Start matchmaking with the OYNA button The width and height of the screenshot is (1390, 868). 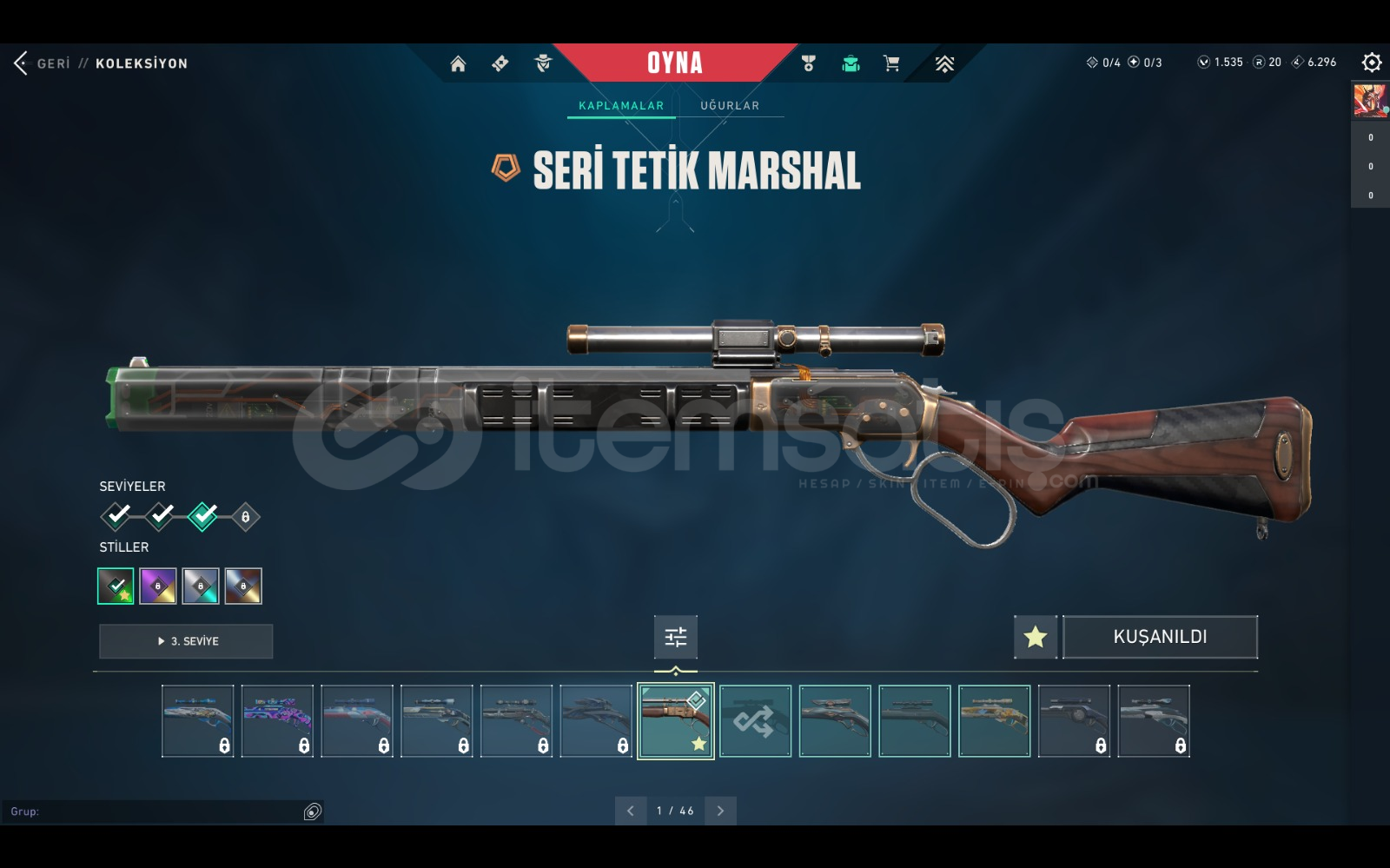[675, 63]
